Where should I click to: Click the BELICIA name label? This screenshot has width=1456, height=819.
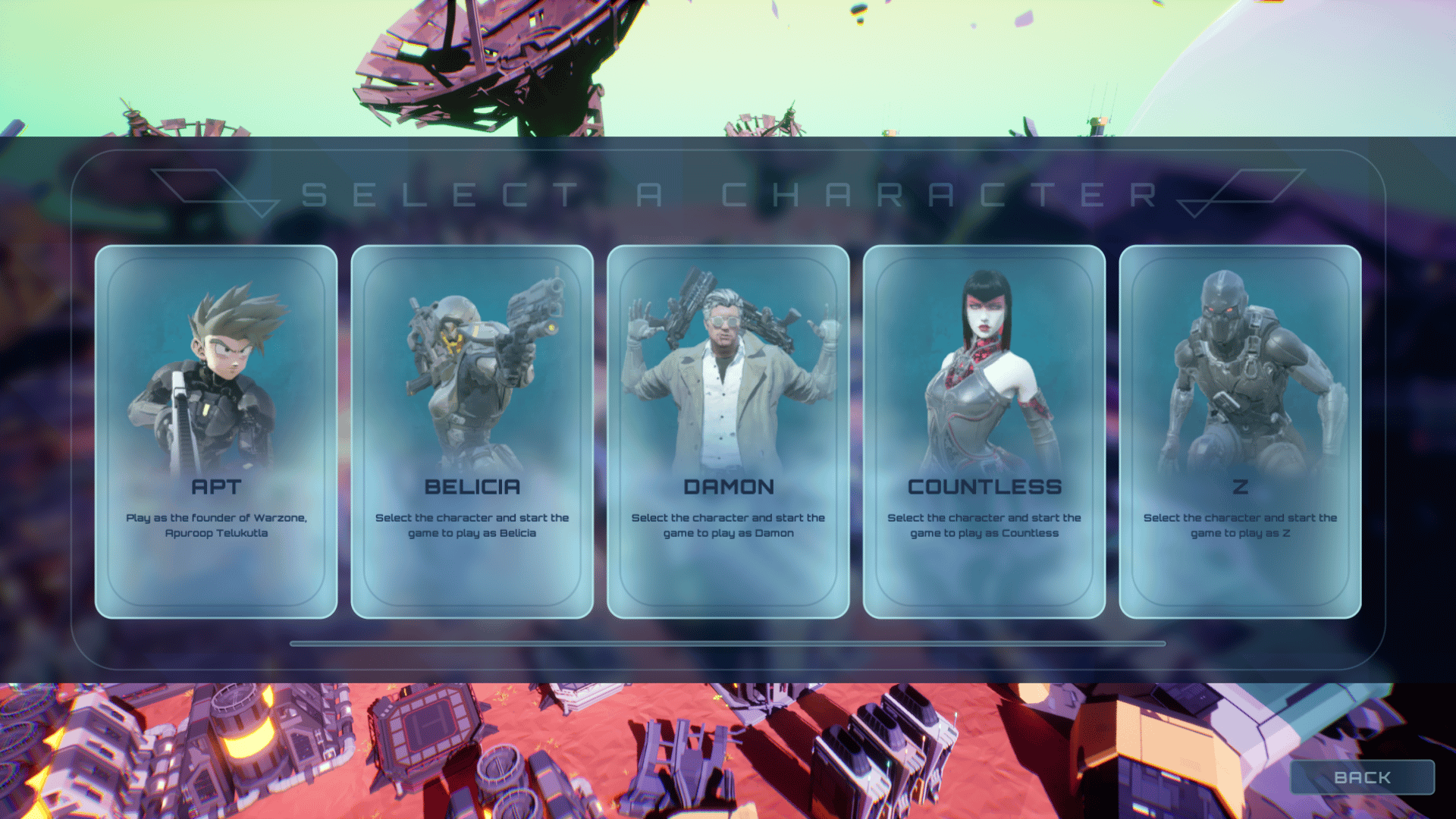point(472,488)
